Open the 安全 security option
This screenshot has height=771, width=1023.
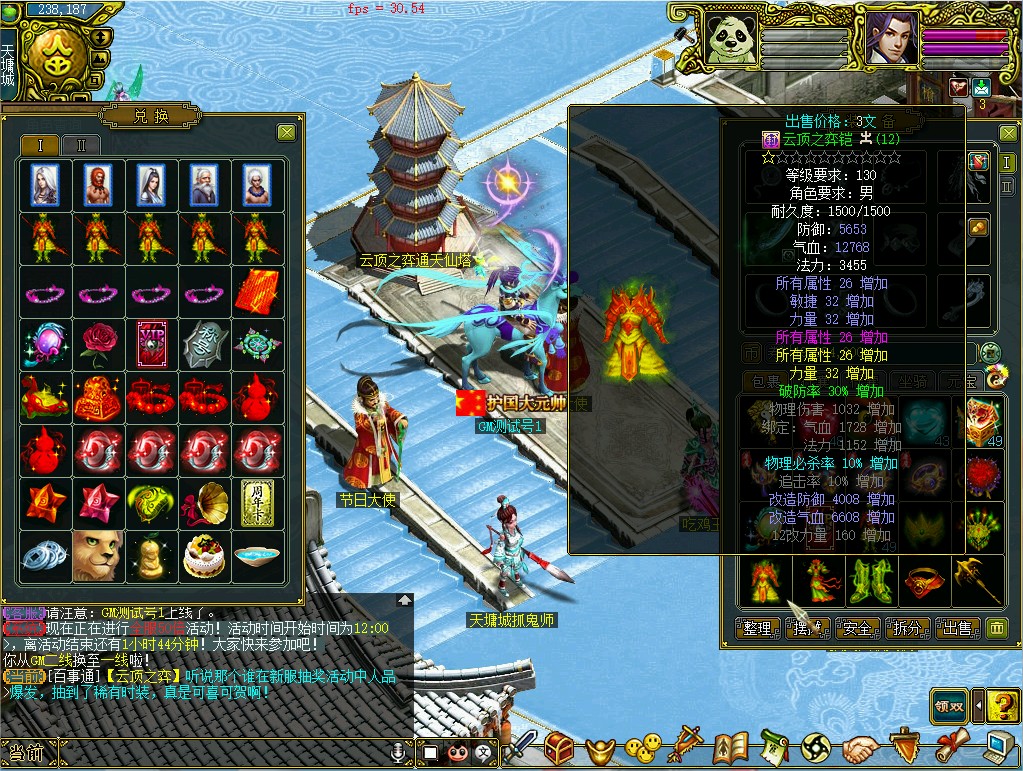tap(857, 628)
